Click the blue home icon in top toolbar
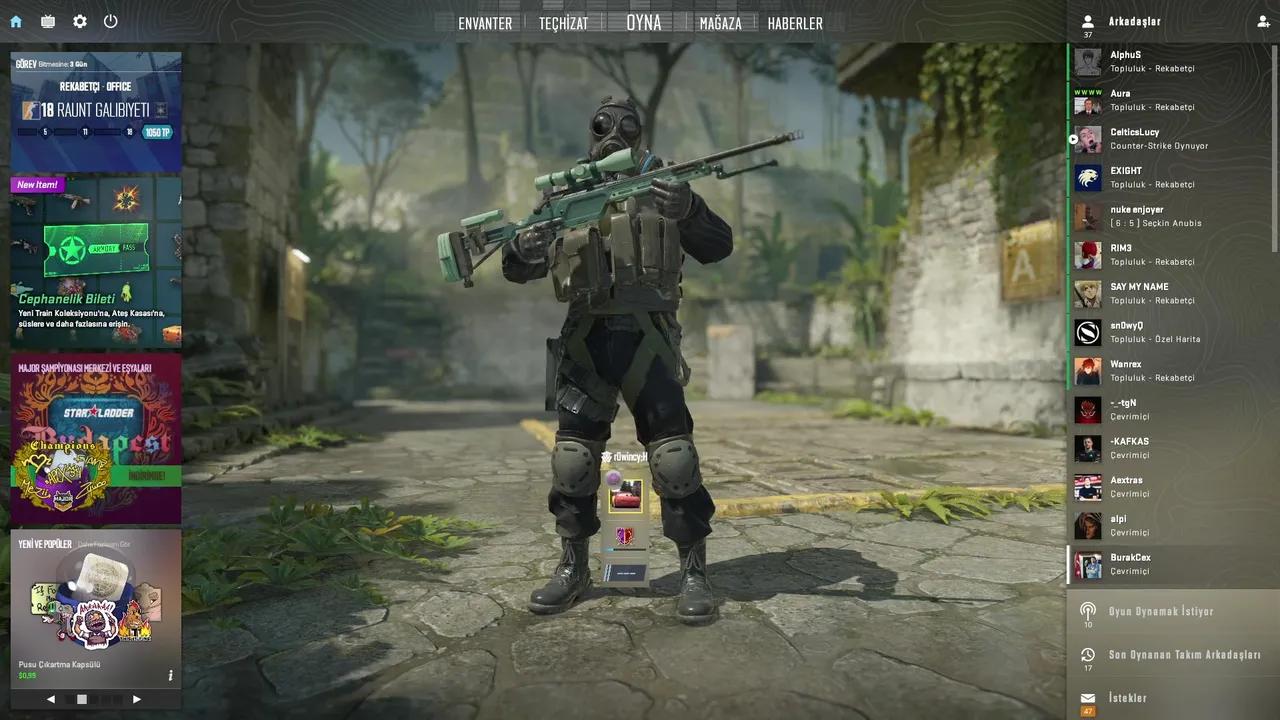Screen dimensions: 1280x720 14,21
